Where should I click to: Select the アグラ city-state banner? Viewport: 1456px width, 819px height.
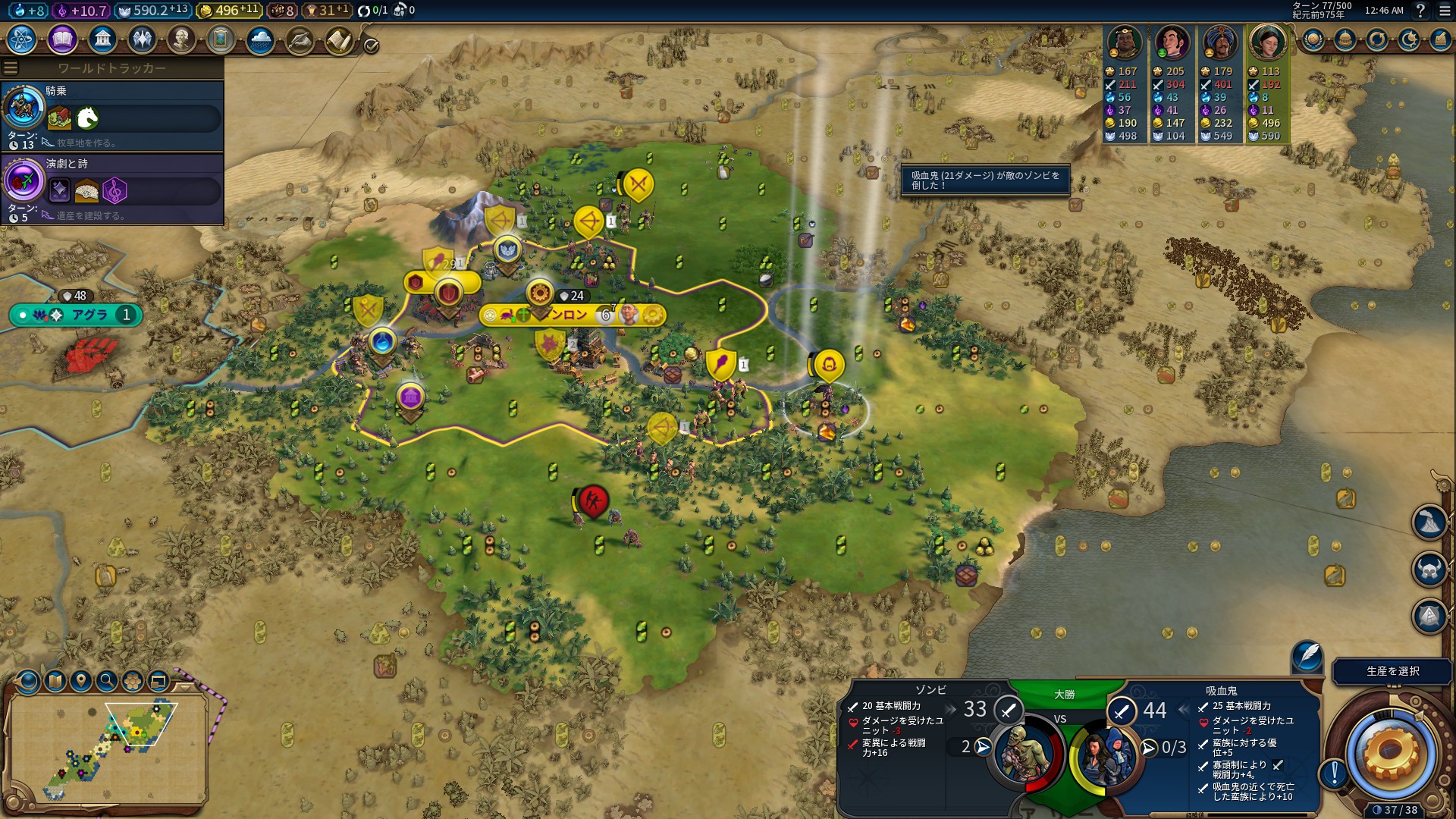point(77,315)
